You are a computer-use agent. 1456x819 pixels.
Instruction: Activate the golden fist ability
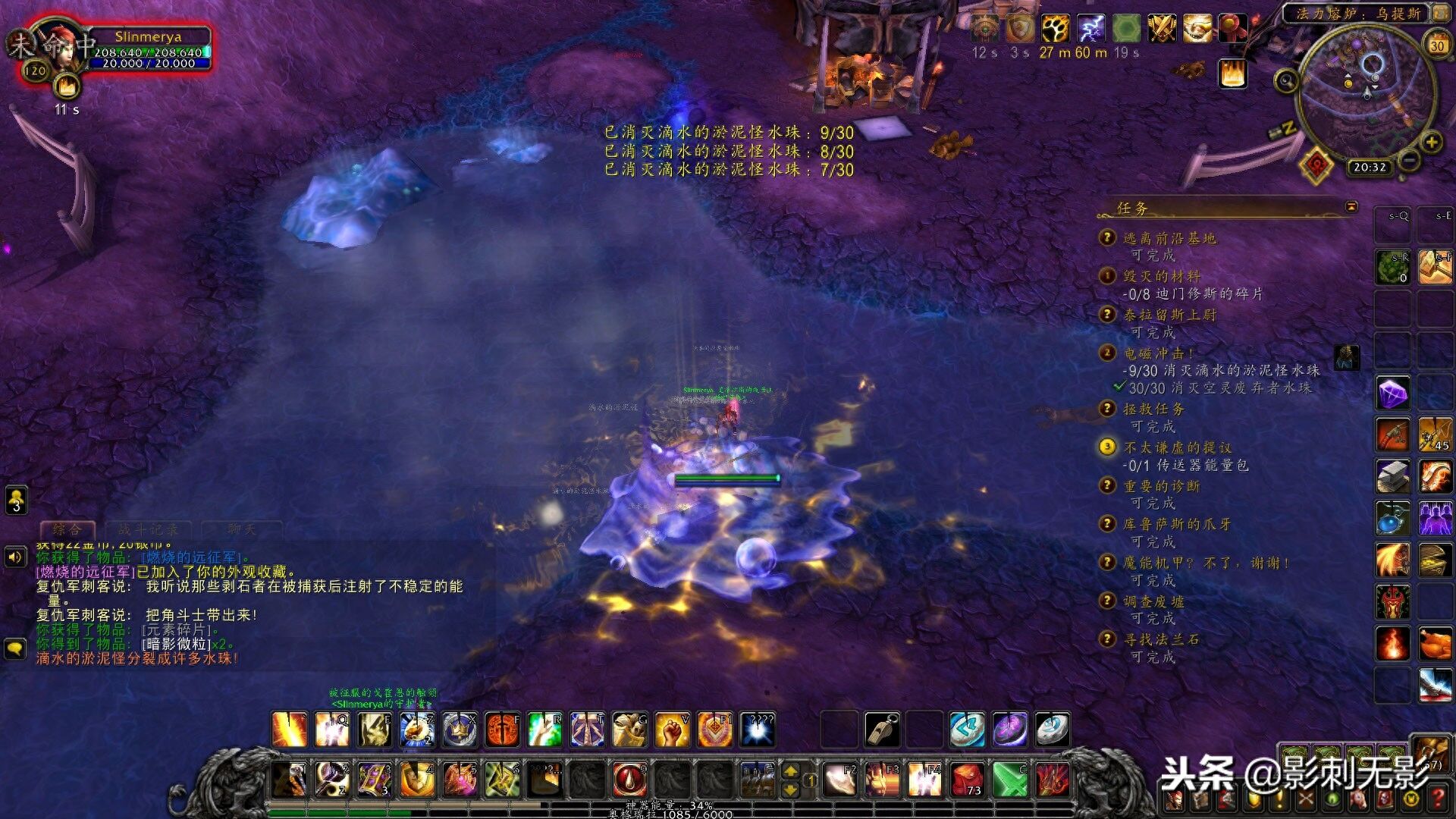click(x=672, y=730)
